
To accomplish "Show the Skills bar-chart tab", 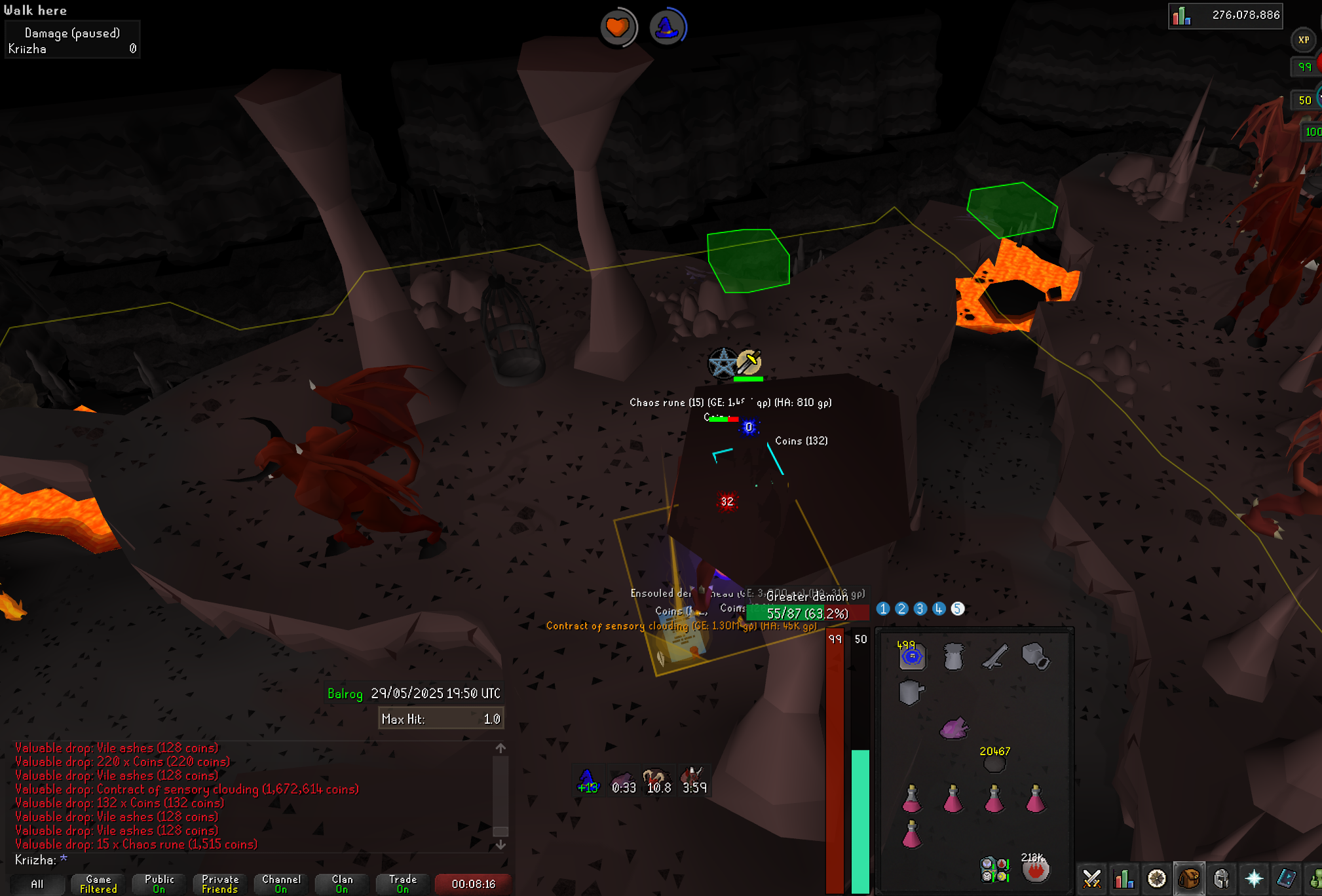I will point(1124,878).
